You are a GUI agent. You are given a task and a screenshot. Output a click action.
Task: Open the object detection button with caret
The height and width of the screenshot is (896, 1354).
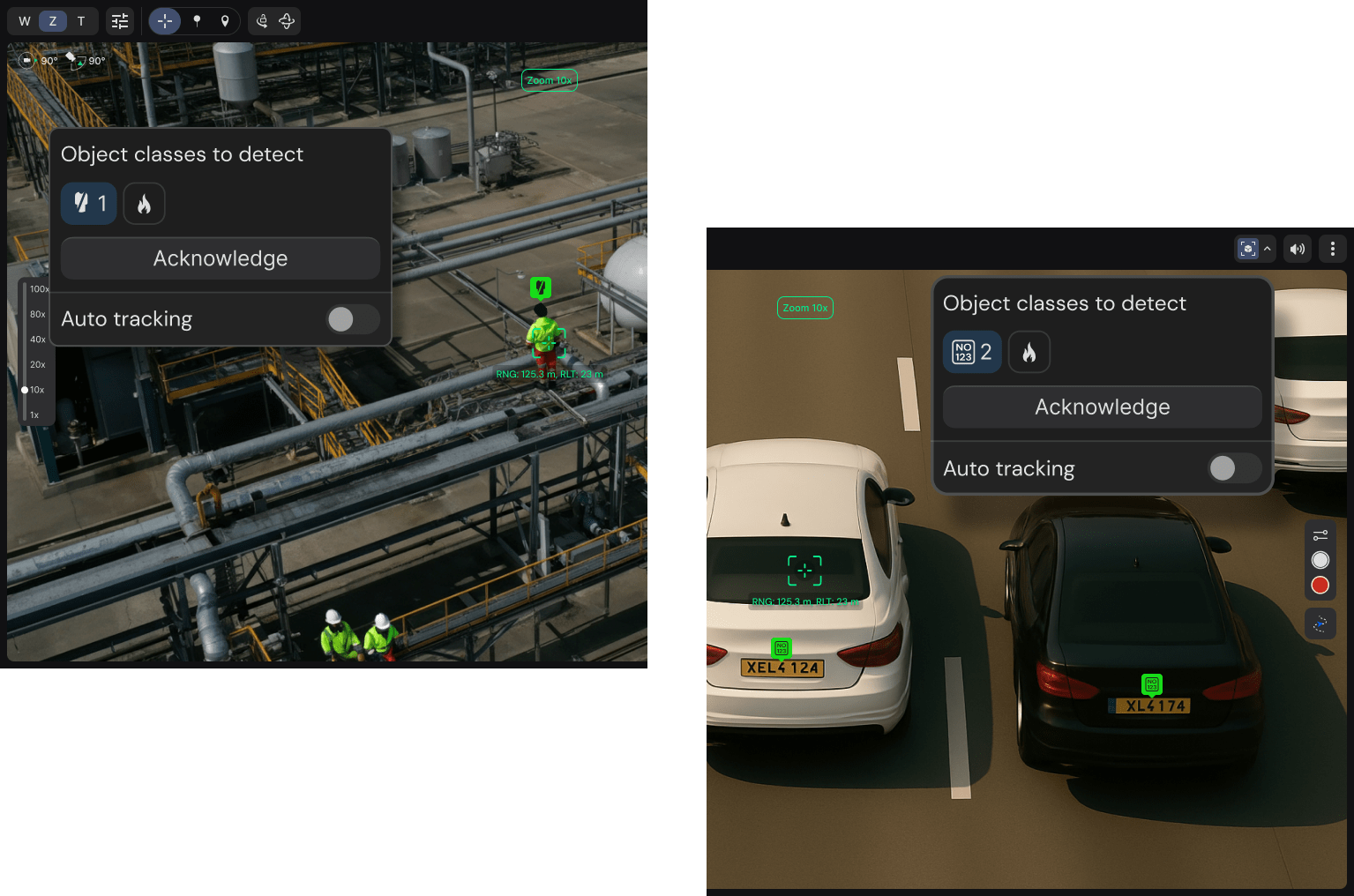point(1254,249)
